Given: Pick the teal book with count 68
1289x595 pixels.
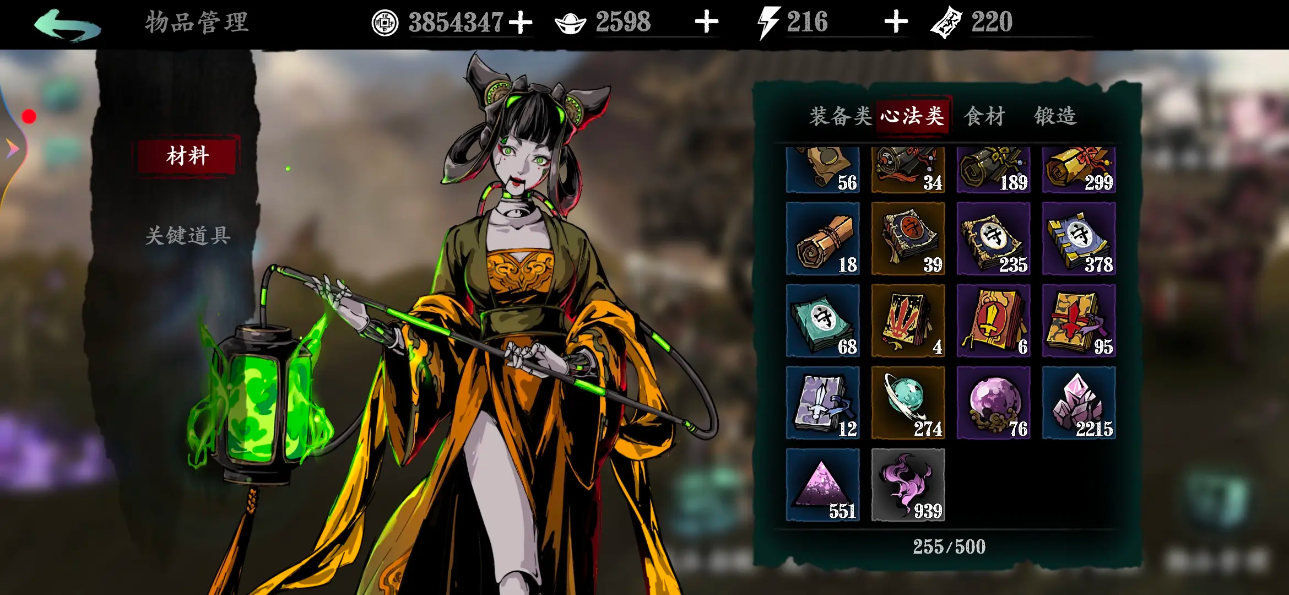Looking at the screenshot, I should pos(823,320).
